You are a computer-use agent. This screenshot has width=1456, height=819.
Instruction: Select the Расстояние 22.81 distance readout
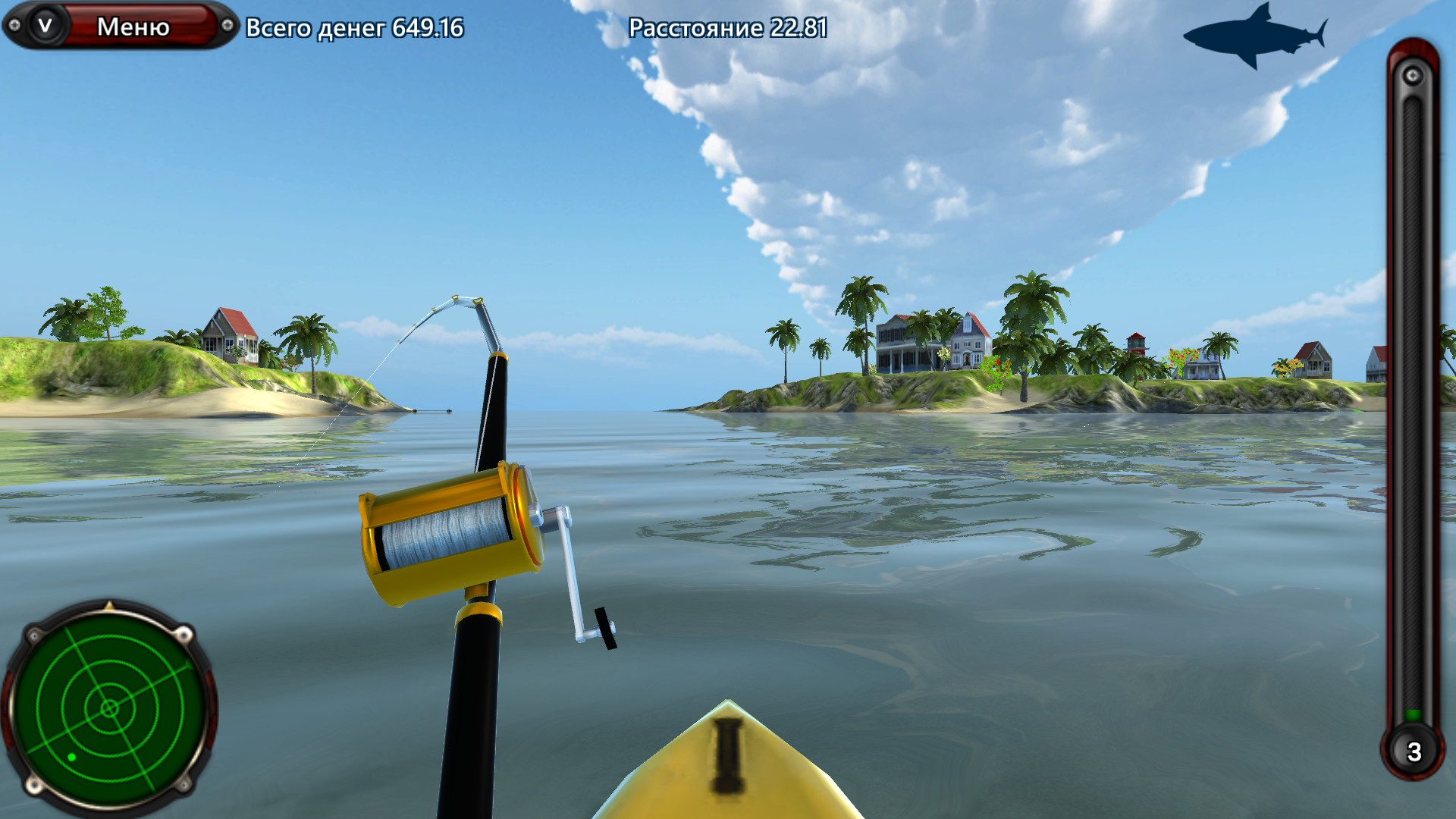pos(729,28)
